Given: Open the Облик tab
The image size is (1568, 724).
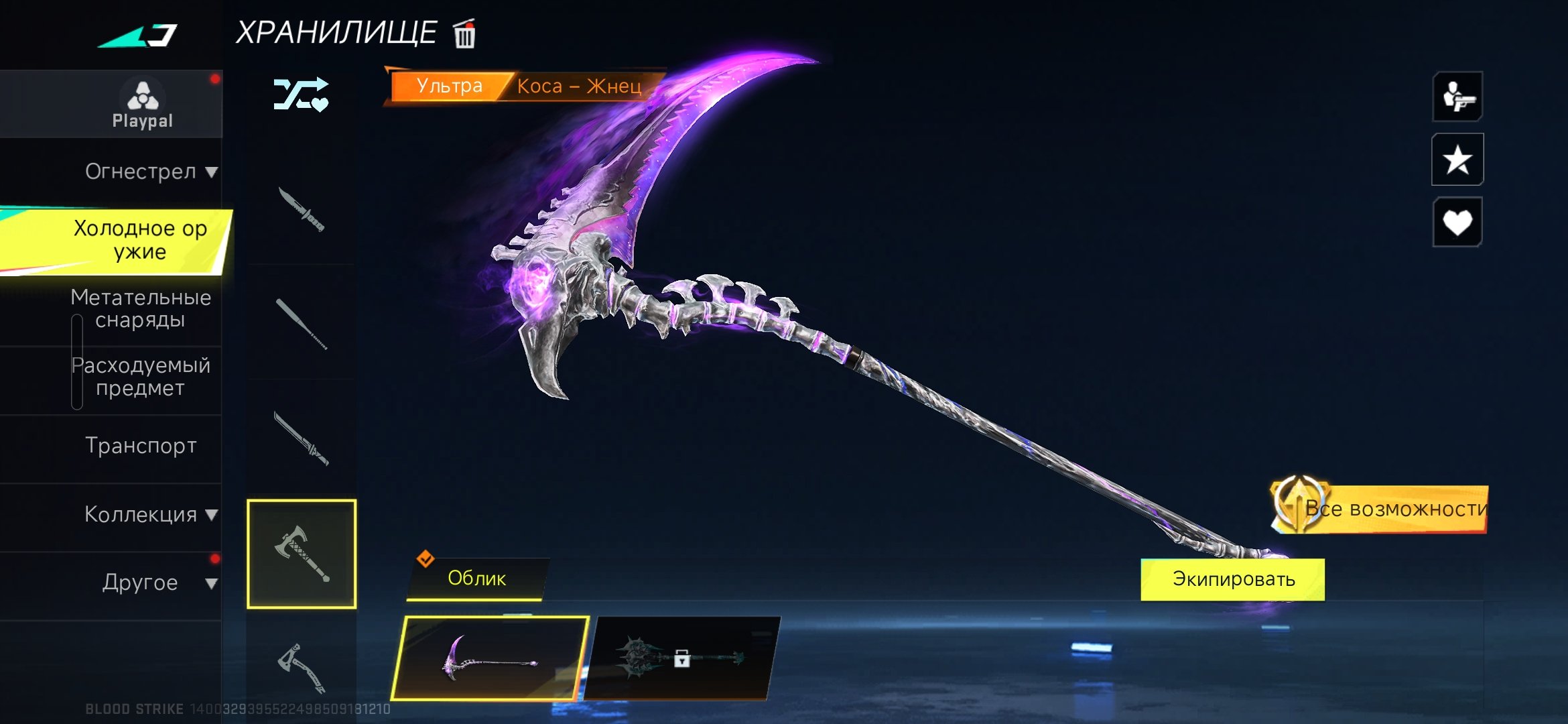Looking at the screenshot, I should [x=476, y=579].
